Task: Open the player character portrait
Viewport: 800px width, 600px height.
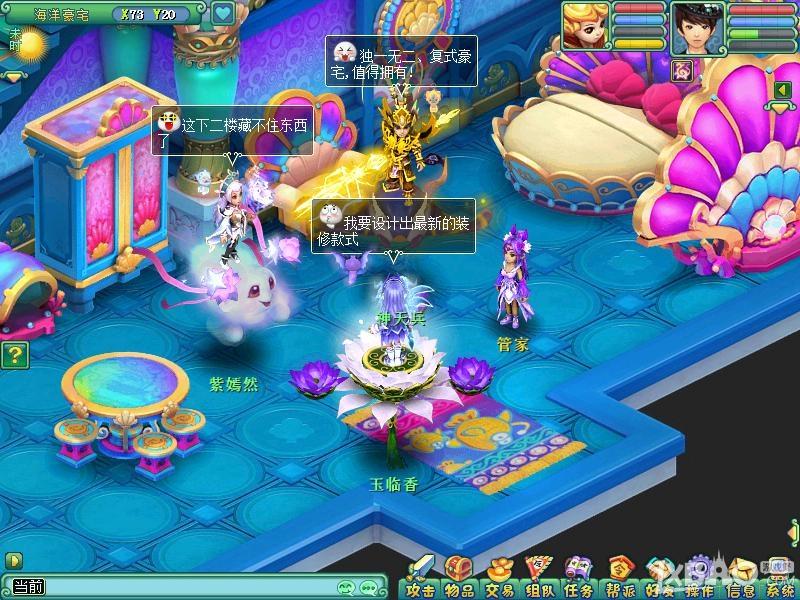Action: 697,26
